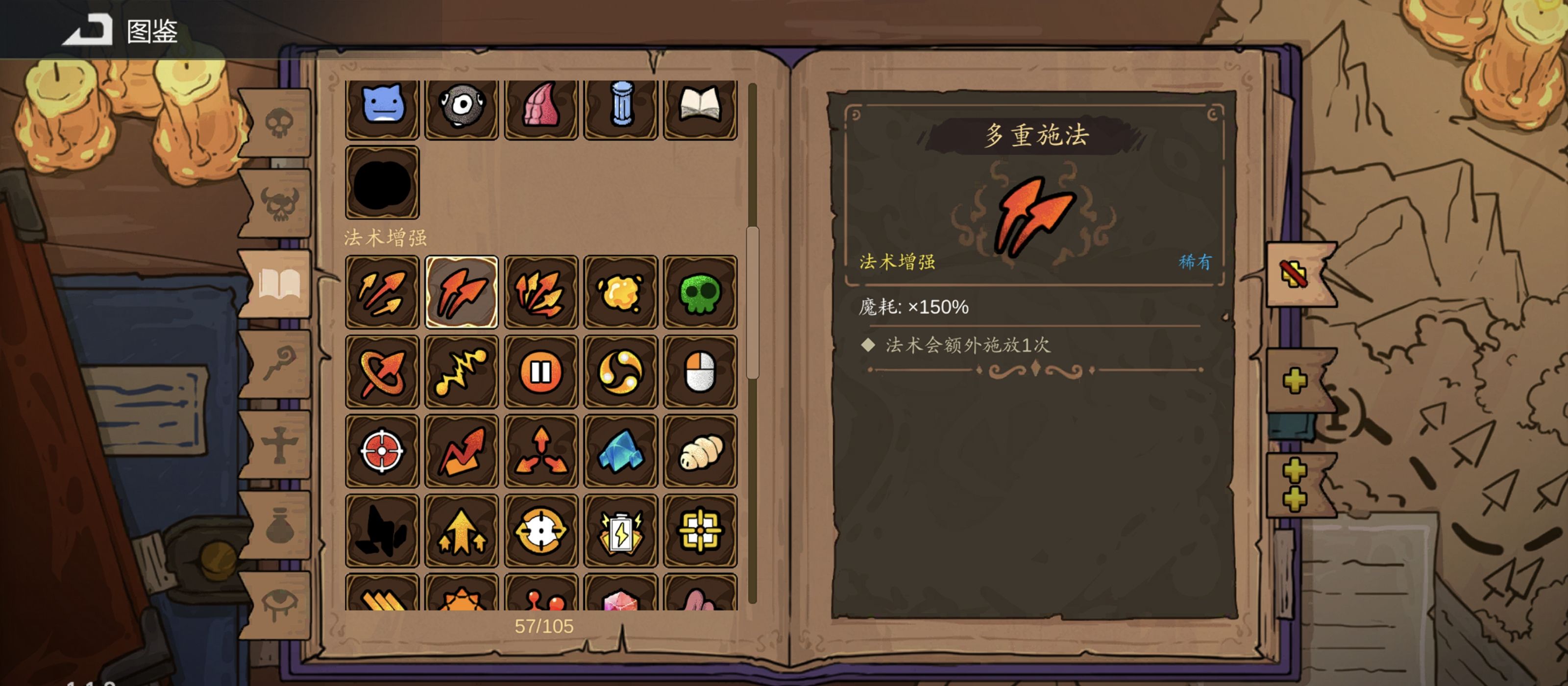The width and height of the screenshot is (1568, 686).
Task: Open the battery lightning enhancement entry
Action: pos(620,530)
